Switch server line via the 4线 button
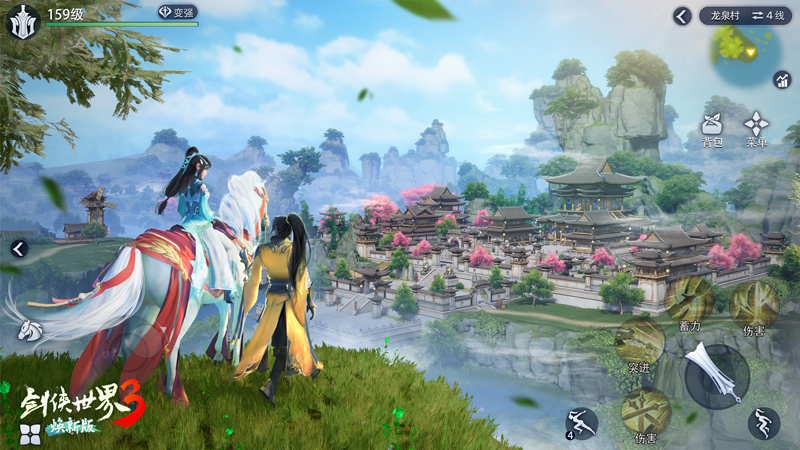 [769, 16]
